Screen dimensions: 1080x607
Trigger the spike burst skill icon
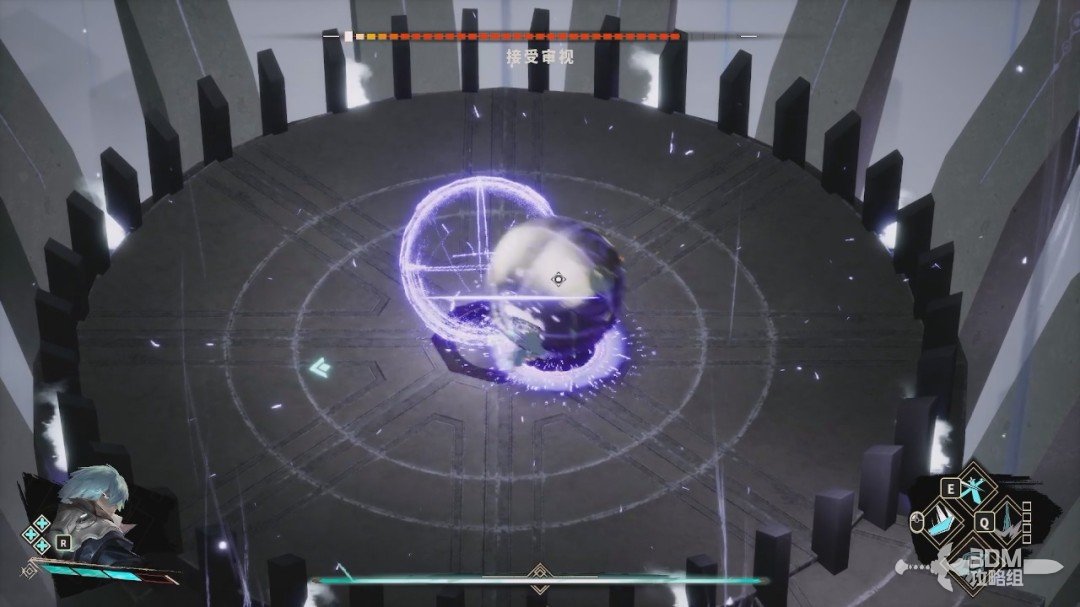1007,522
